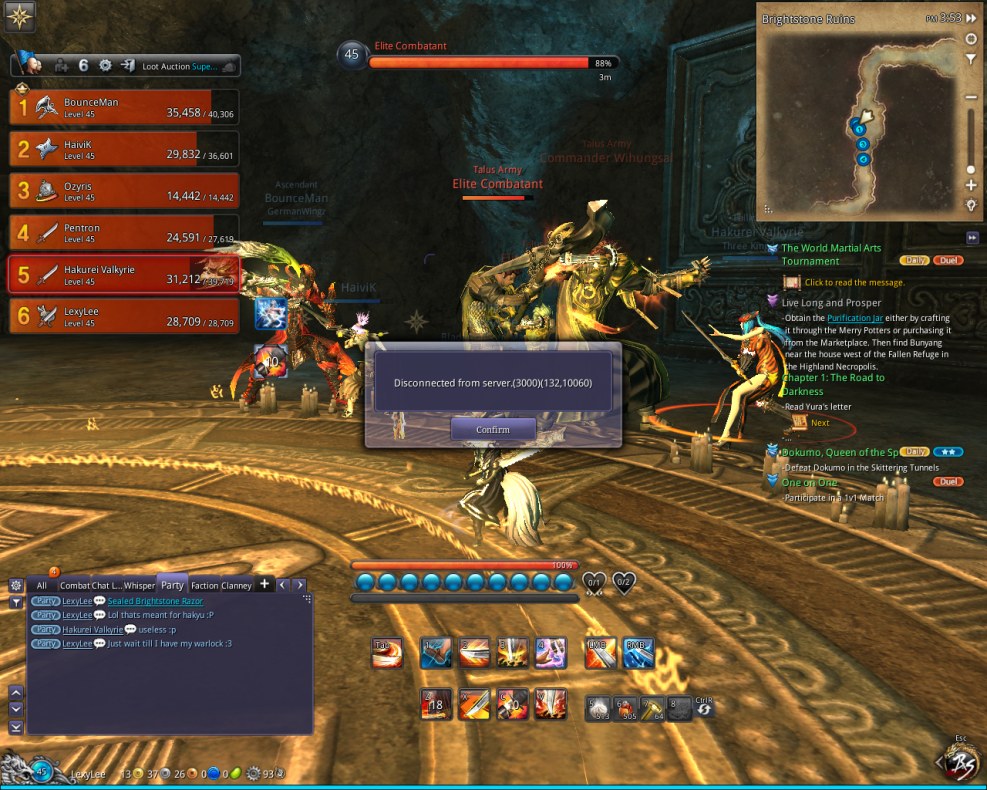Image resolution: width=987 pixels, height=790 pixels.
Task: Open the Sealed Brightstone Razor item link
Action: (x=155, y=601)
